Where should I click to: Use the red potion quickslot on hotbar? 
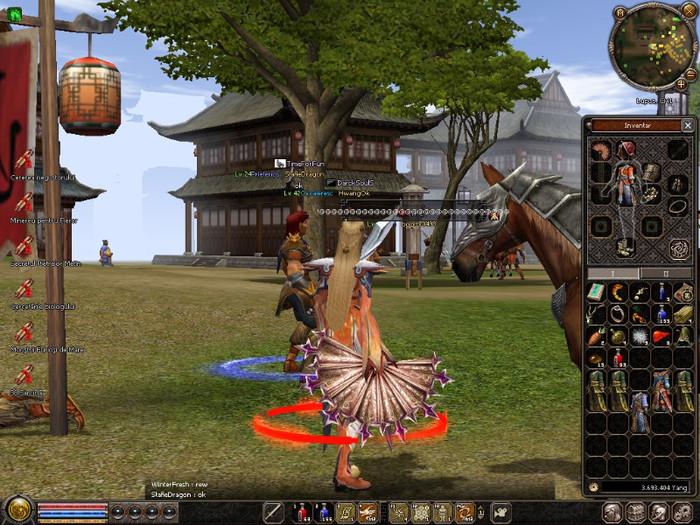[301, 513]
